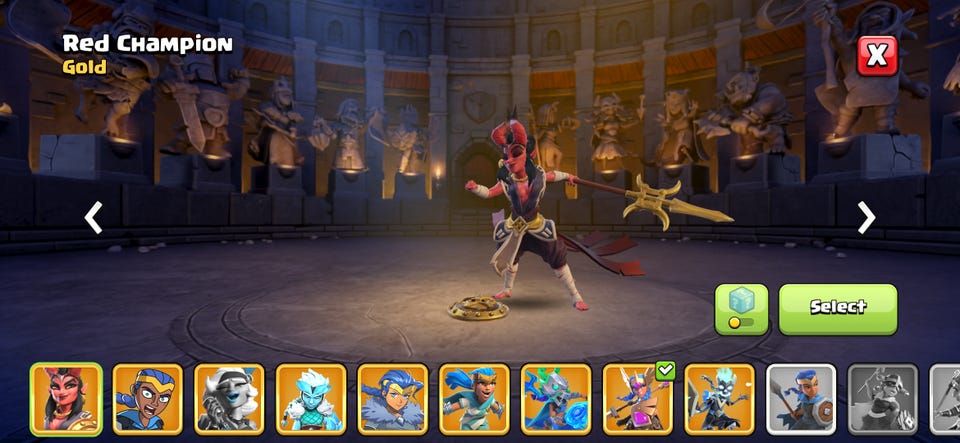Image resolution: width=960 pixels, height=443 pixels.
Task: Select the checkmarked purple-horned champion skin
Action: [x=638, y=399]
